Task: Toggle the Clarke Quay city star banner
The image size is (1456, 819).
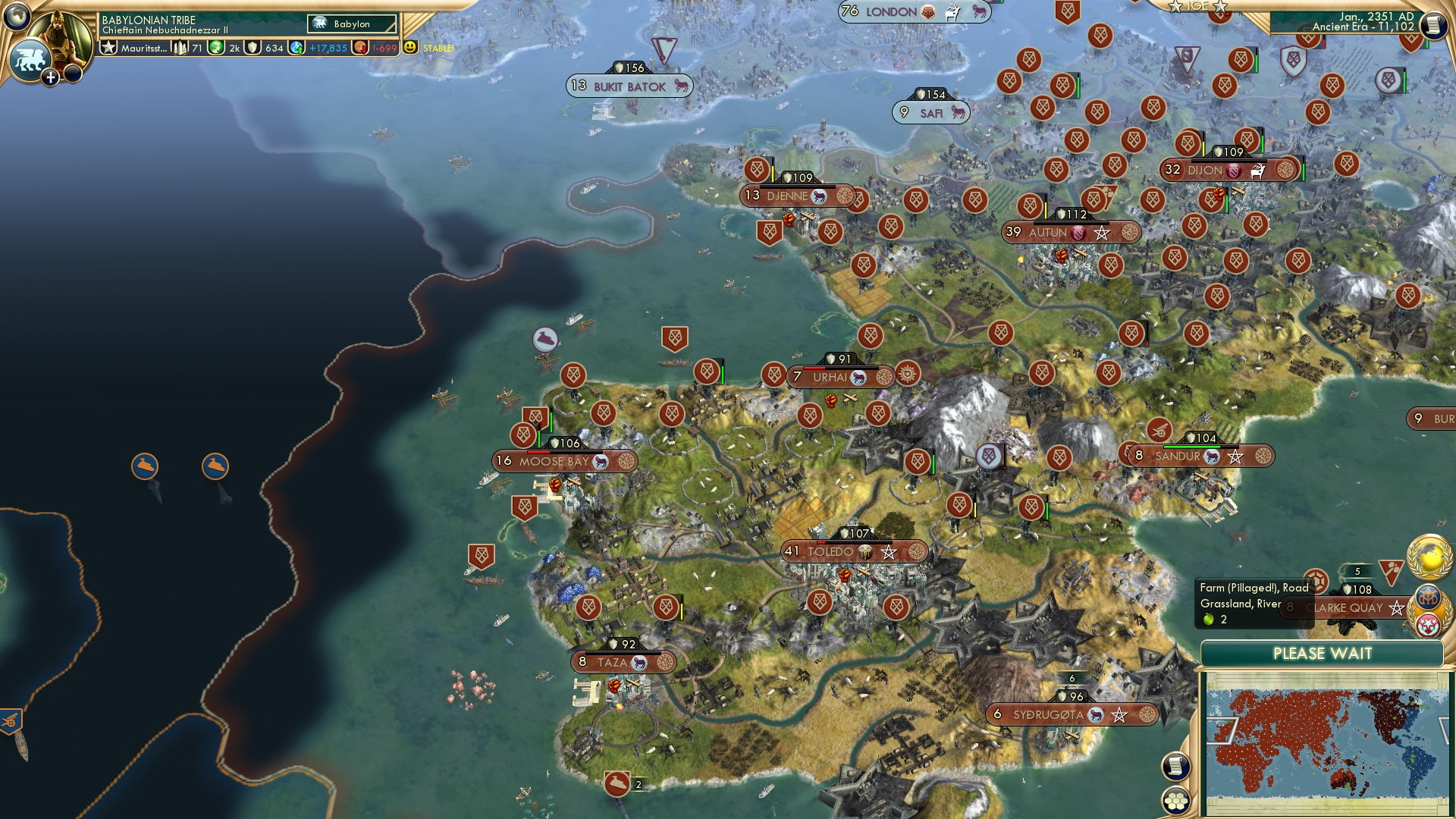Action: coord(1395,608)
